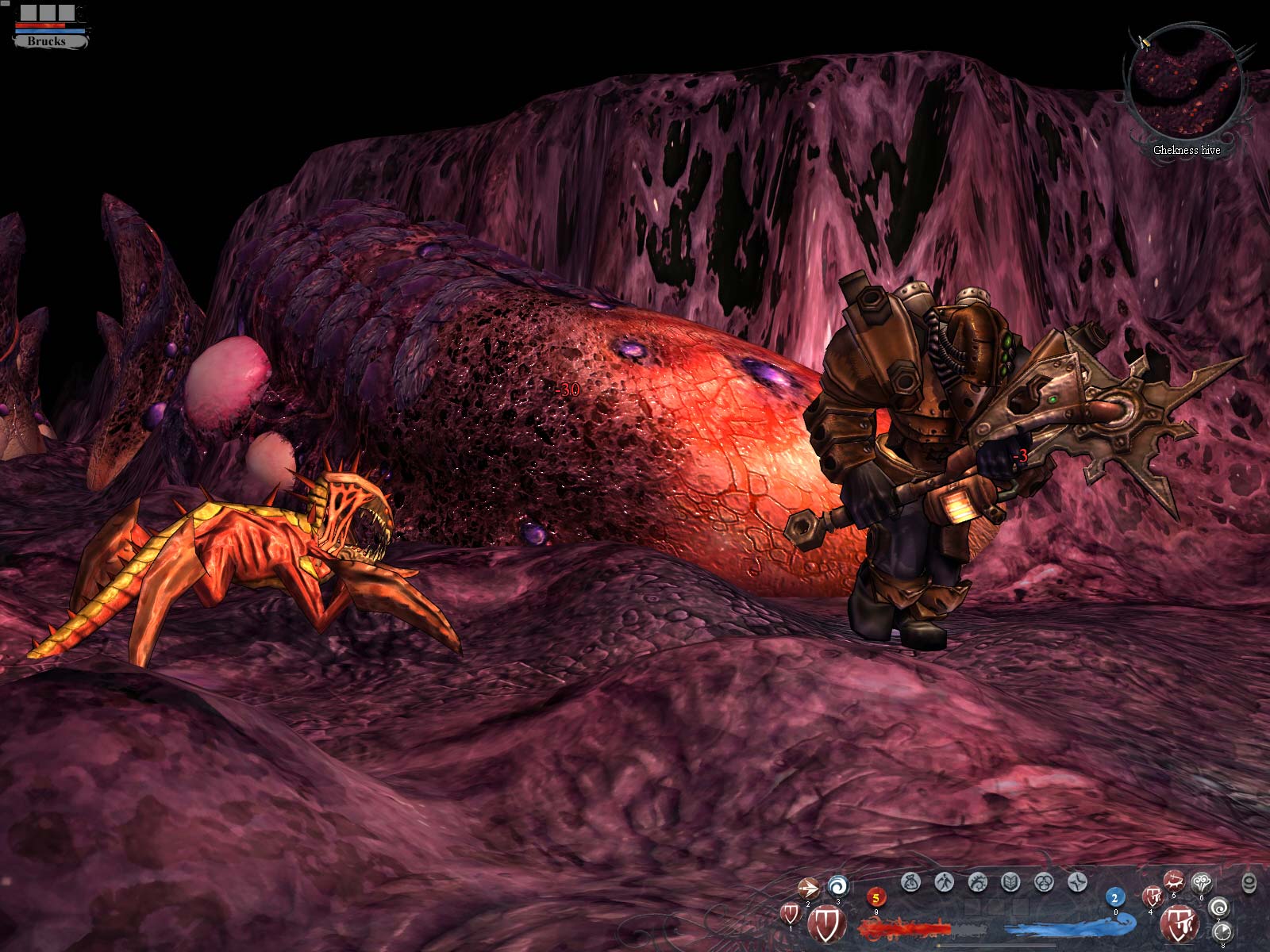Viewport: 1270px width, 952px height.
Task: Activate the arrow ability in slot 2
Action: (x=808, y=889)
